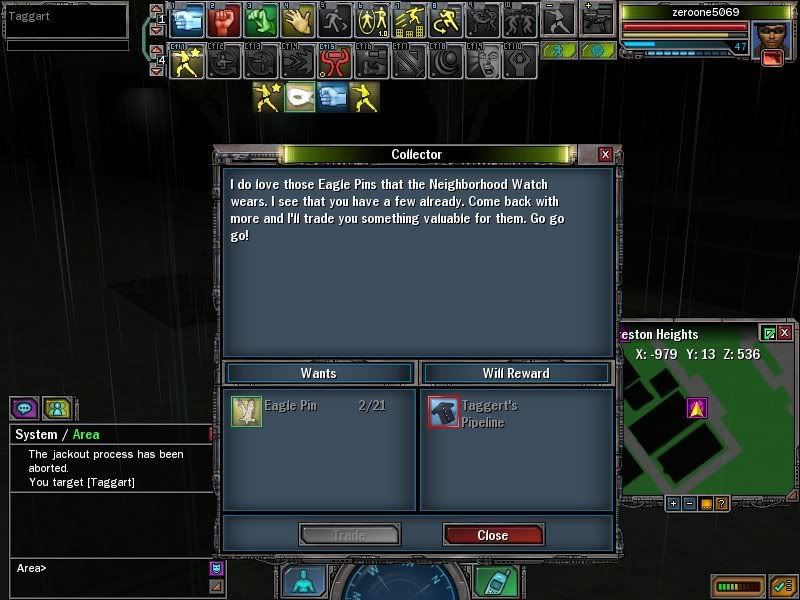Screen dimensions: 800x600
Task: Close the Collector dialog with the red Close button
Action: 492,535
